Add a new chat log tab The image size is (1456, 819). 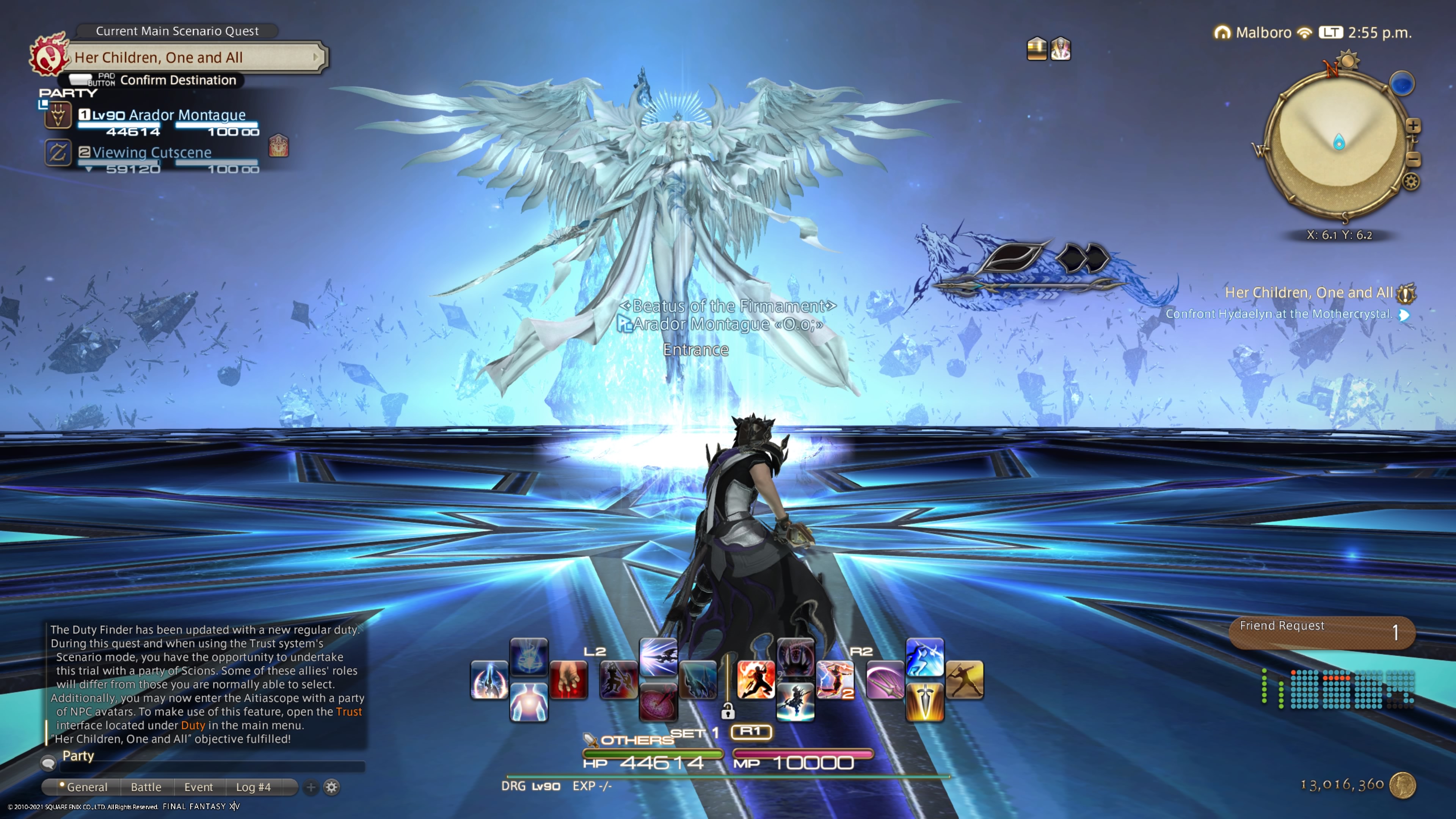[311, 787]
